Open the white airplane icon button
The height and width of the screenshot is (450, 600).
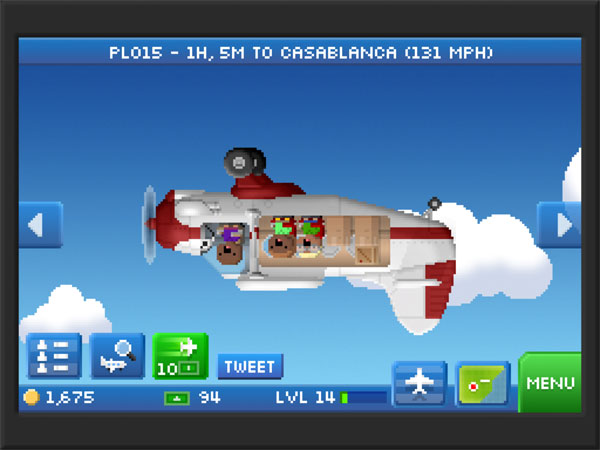[418, 384]
